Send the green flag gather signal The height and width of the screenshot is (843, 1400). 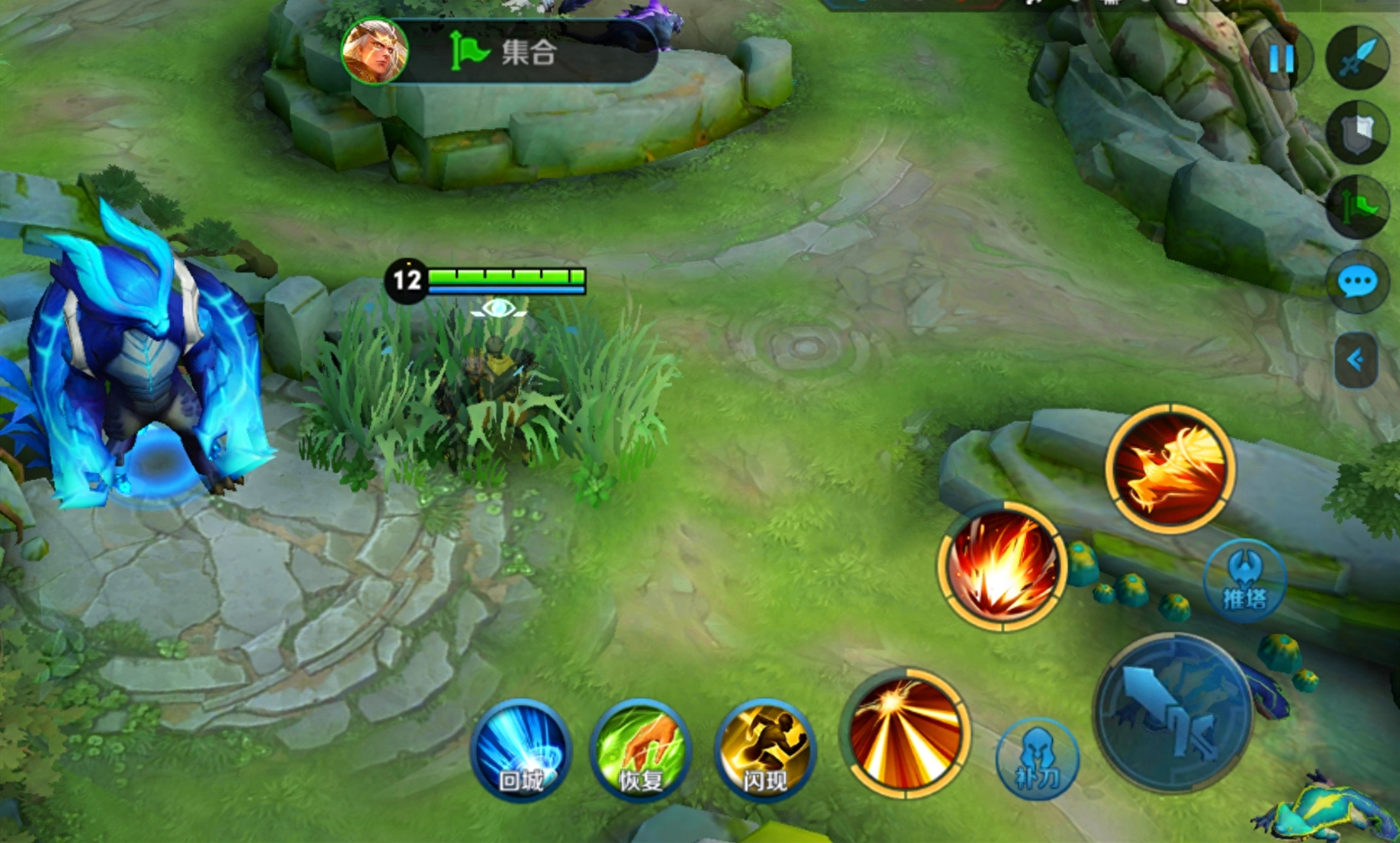click(1358, 206)
